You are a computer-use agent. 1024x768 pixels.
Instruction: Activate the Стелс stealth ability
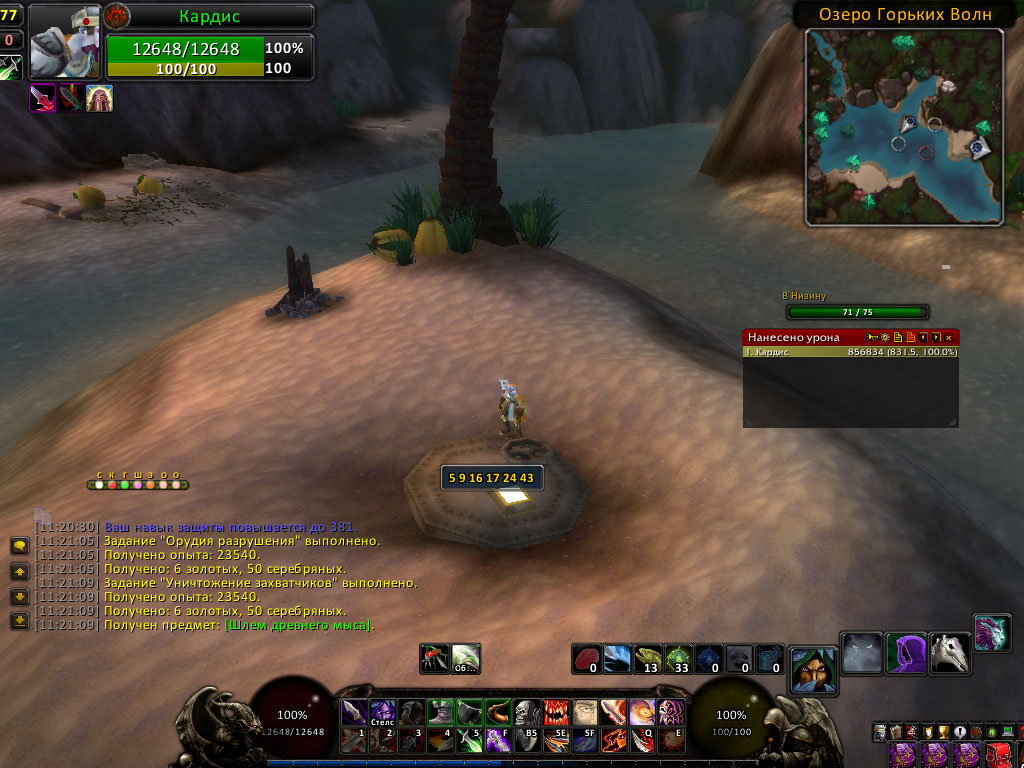(x=383, y=713)
